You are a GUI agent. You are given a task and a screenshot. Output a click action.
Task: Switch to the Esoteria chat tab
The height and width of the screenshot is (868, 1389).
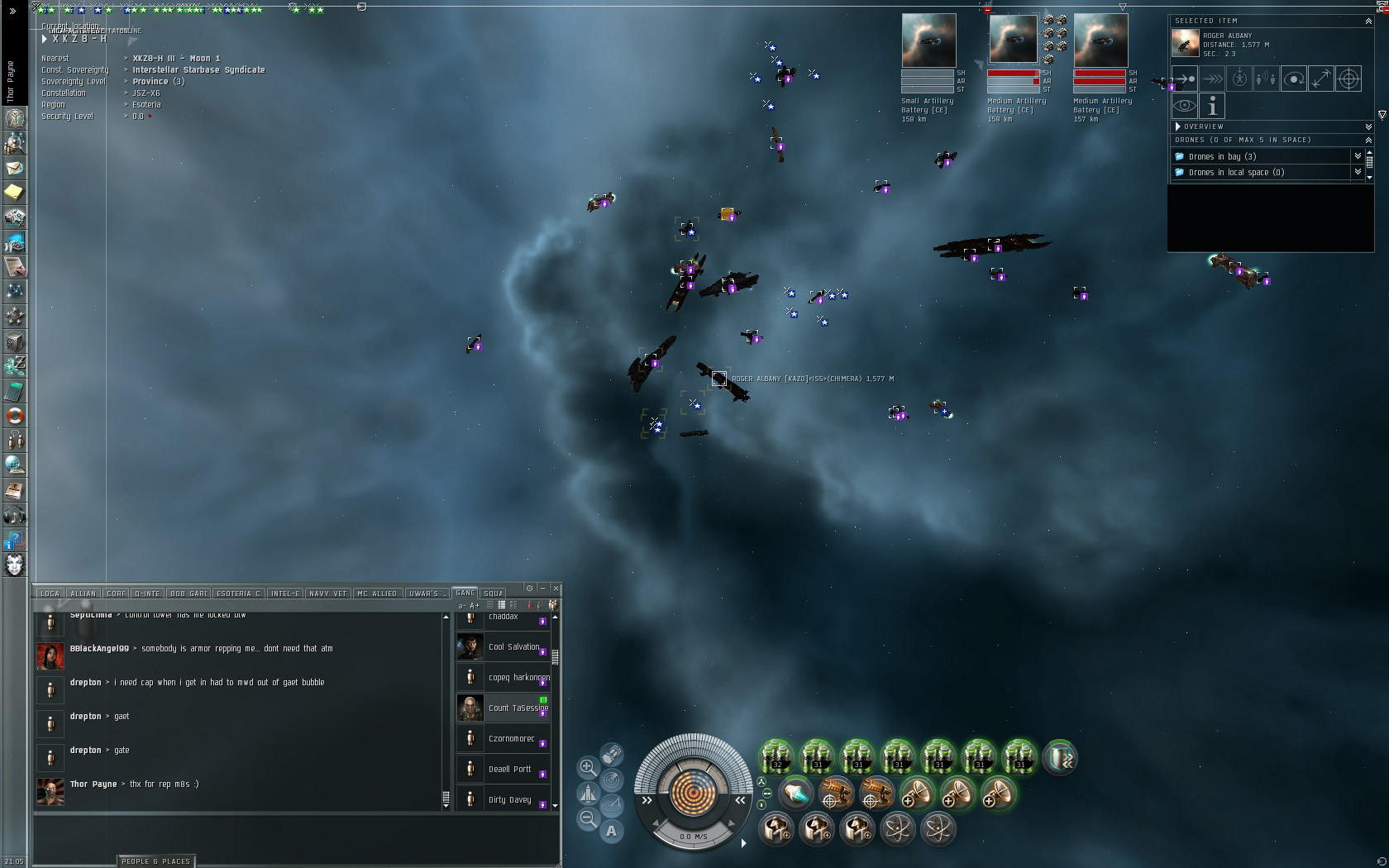pyautogui.click(x=238, y=594)
